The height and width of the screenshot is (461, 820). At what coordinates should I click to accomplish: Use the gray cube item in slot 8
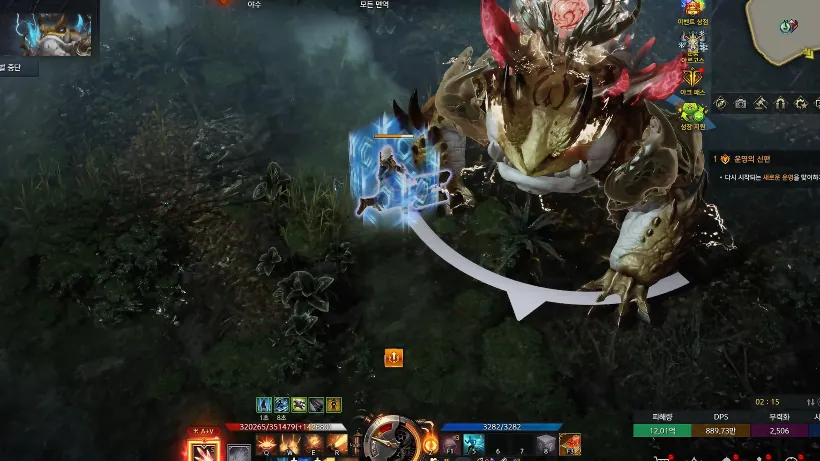click(545, 443)
